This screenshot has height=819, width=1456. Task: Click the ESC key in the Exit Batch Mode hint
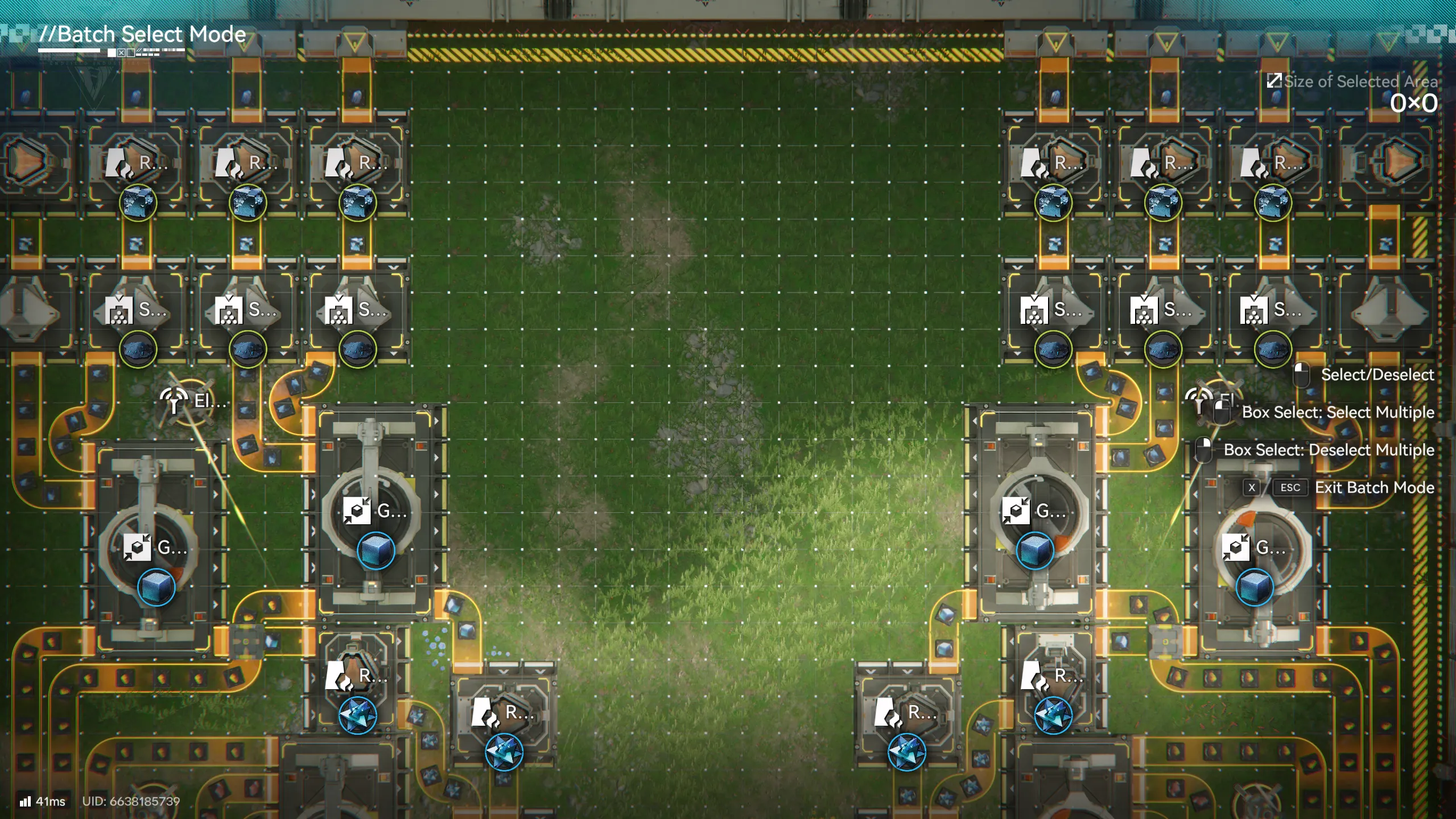point(1290,487)
